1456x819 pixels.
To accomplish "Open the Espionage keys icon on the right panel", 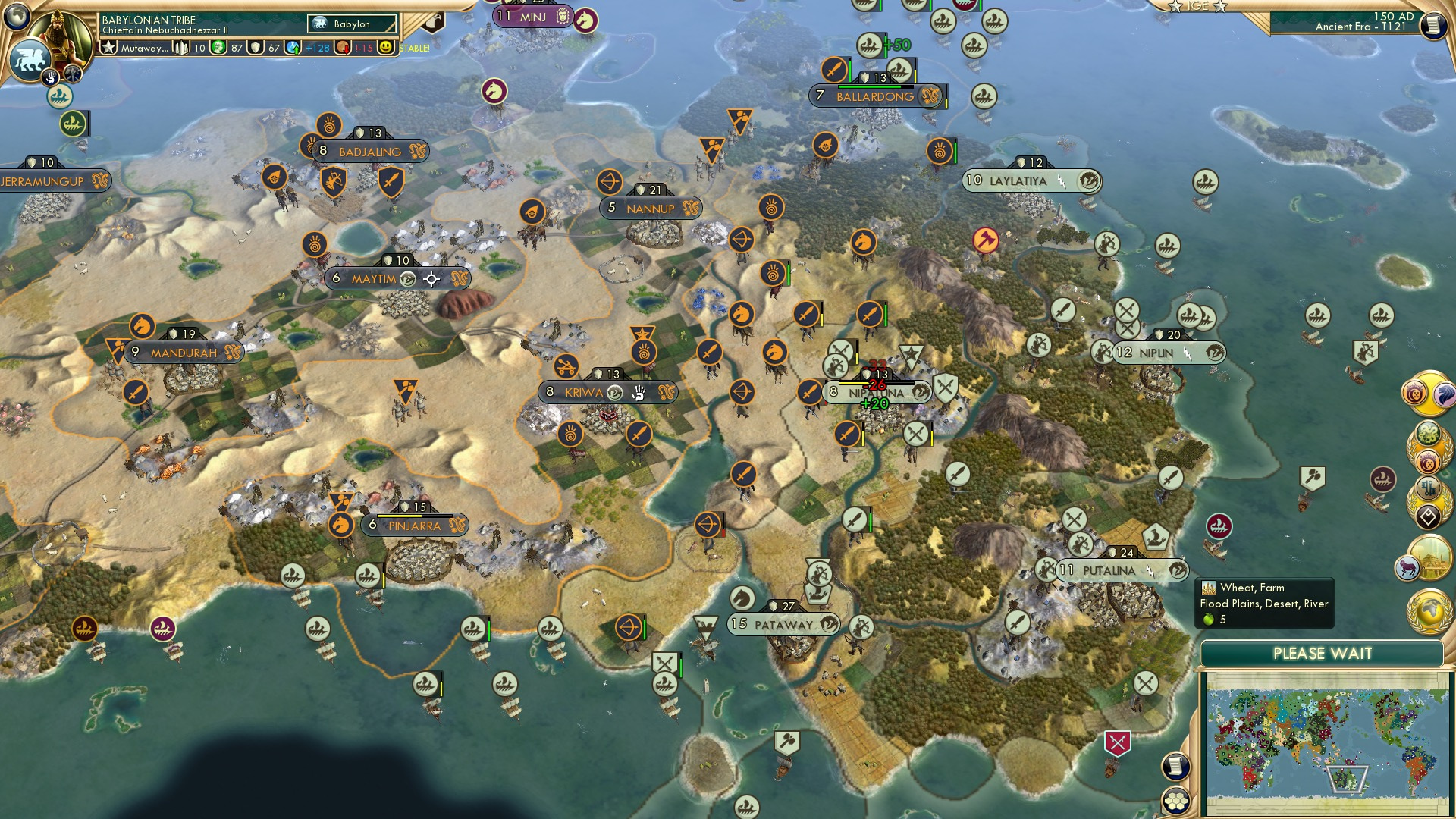I will click(1428, 489).
